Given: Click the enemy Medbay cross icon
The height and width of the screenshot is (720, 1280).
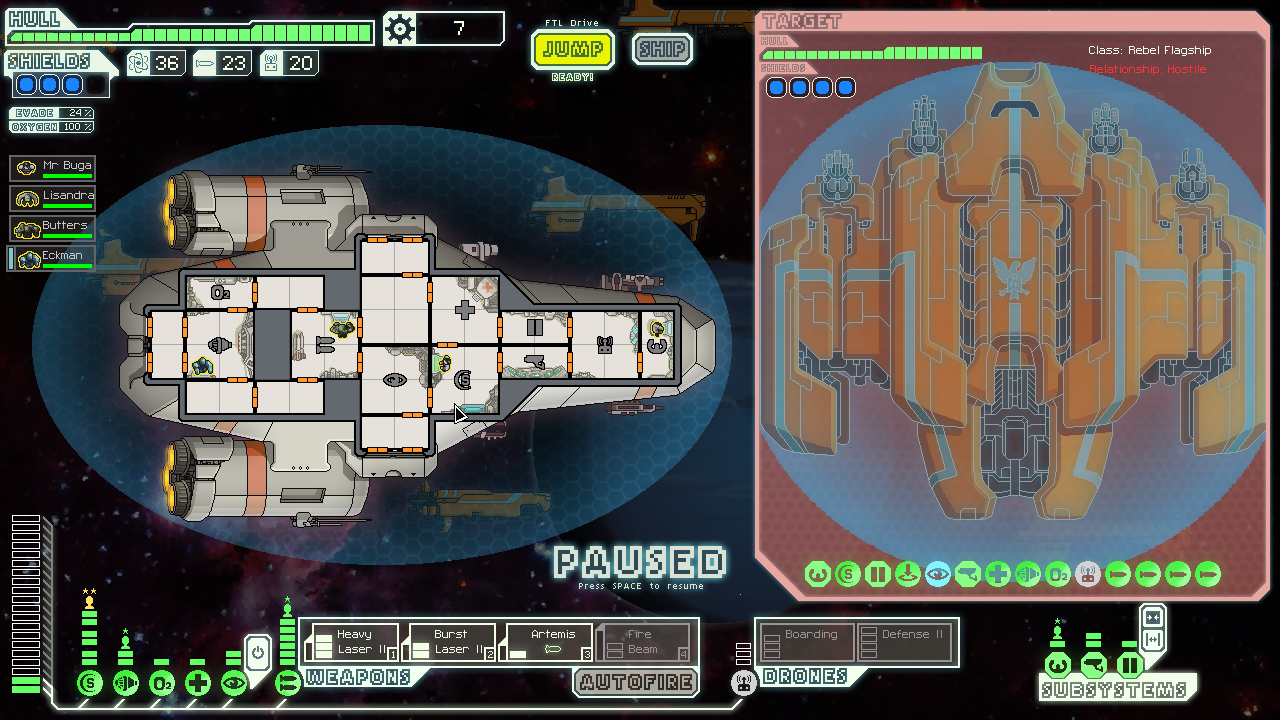Looking at the screenshot, I should pos(997,574).
